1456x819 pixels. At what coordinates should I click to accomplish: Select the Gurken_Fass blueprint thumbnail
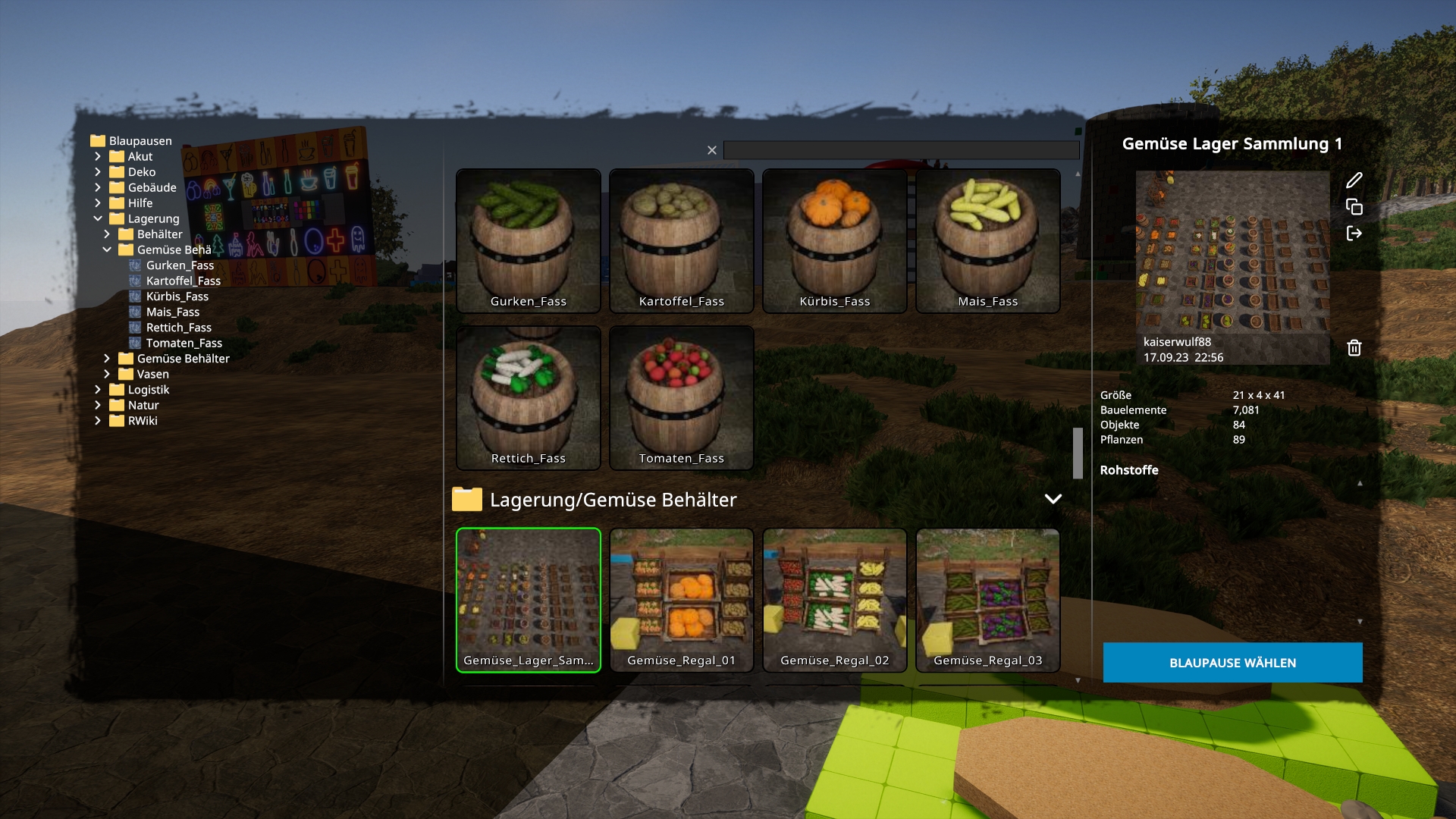click(x=529, y=240)
